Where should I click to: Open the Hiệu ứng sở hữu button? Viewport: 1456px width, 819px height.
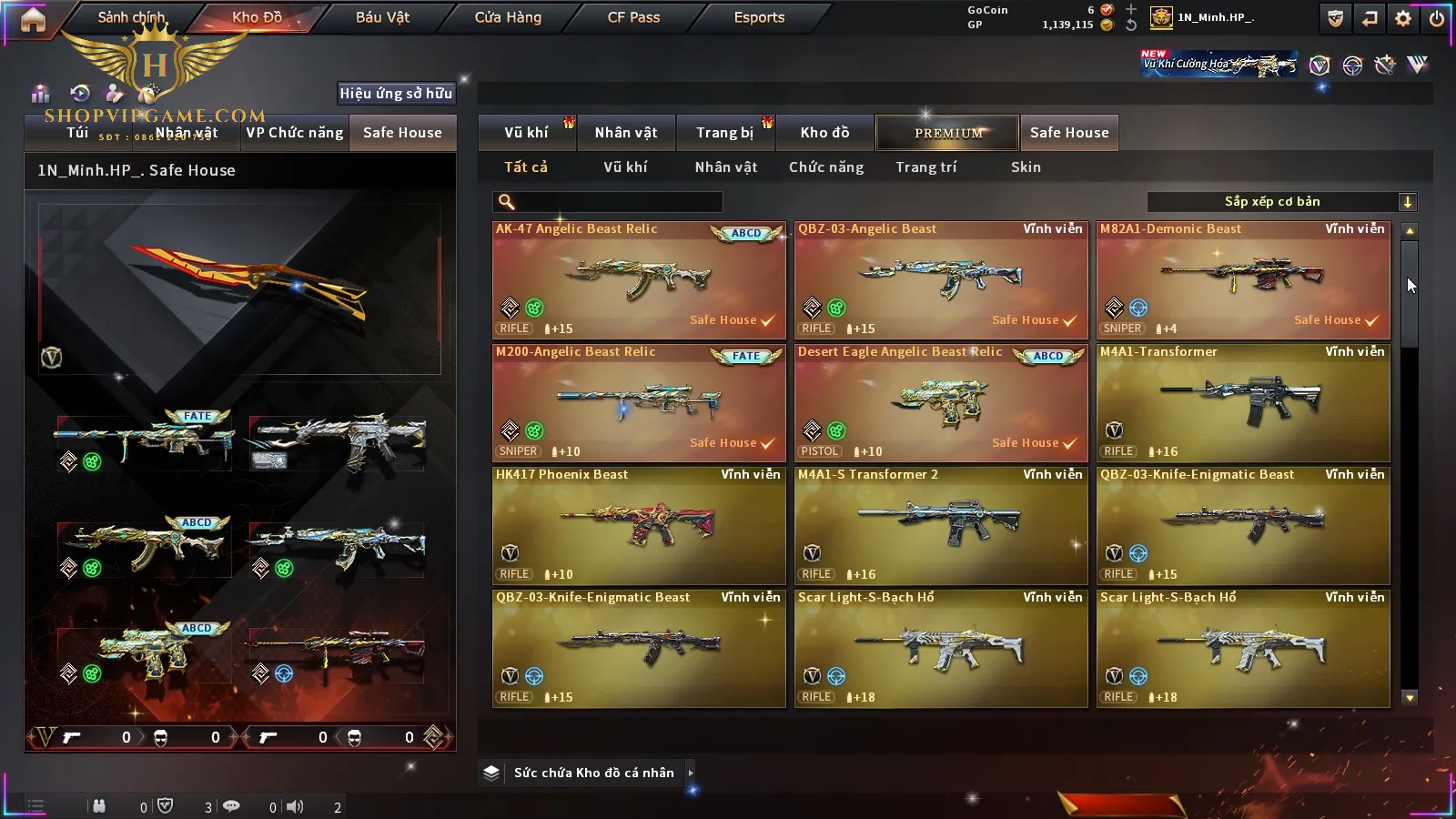396,93
